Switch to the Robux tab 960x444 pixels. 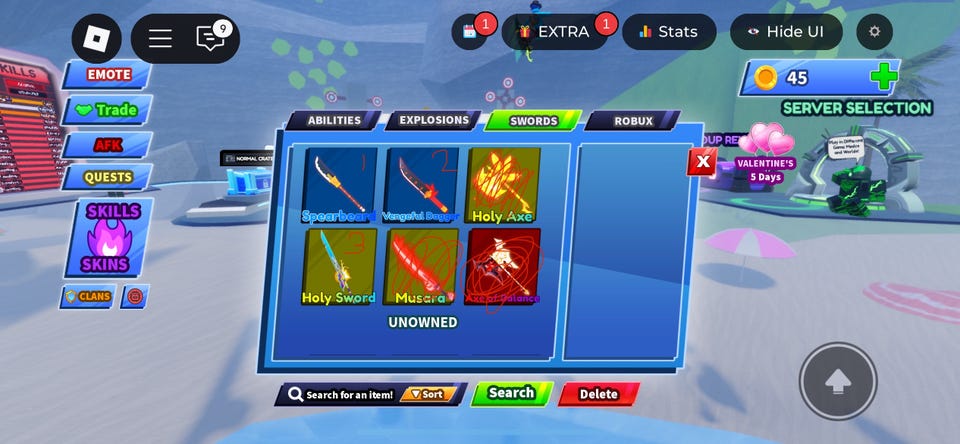pyautogui.click(x=632, y=121)
